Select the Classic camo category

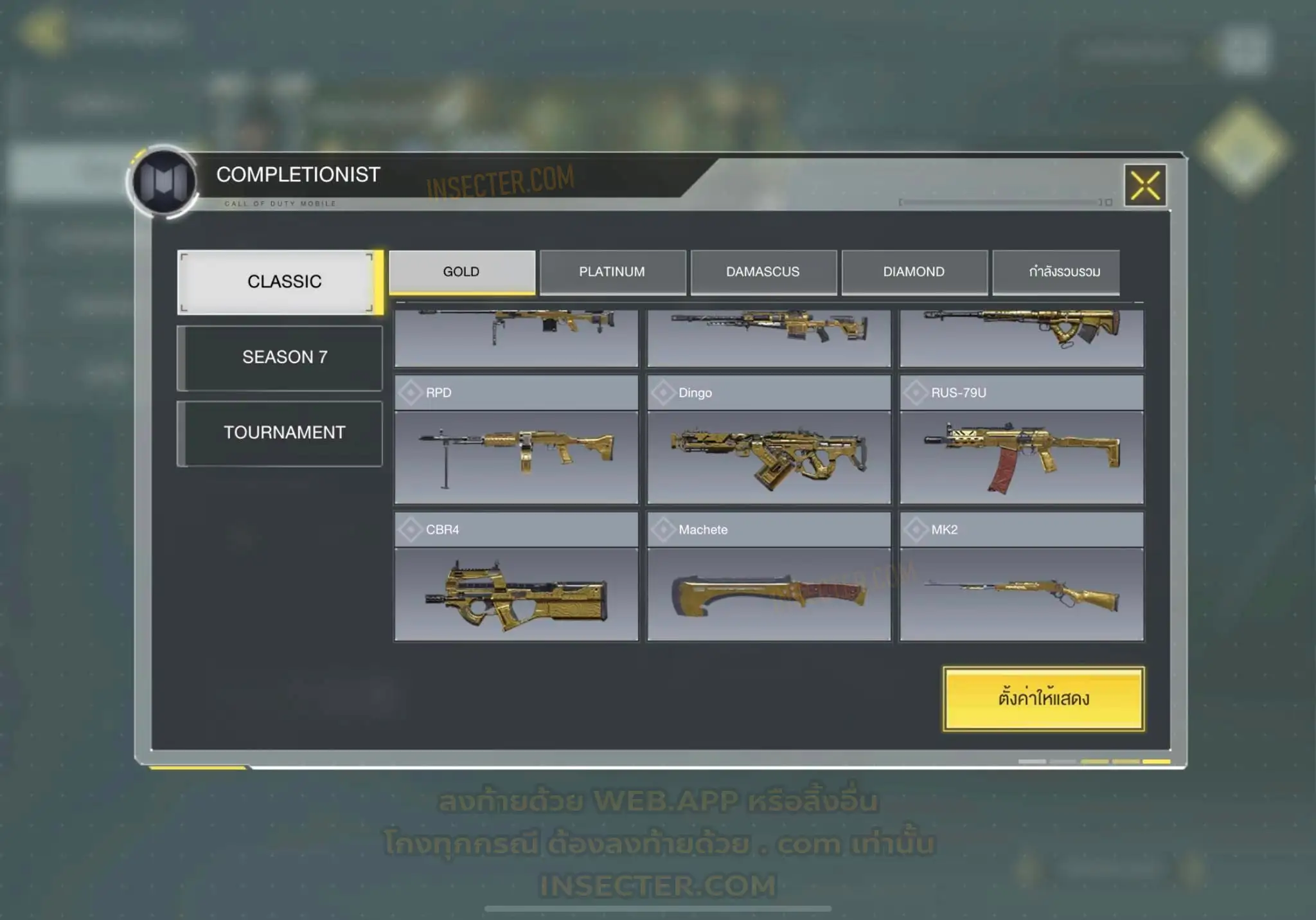[280, 282]
